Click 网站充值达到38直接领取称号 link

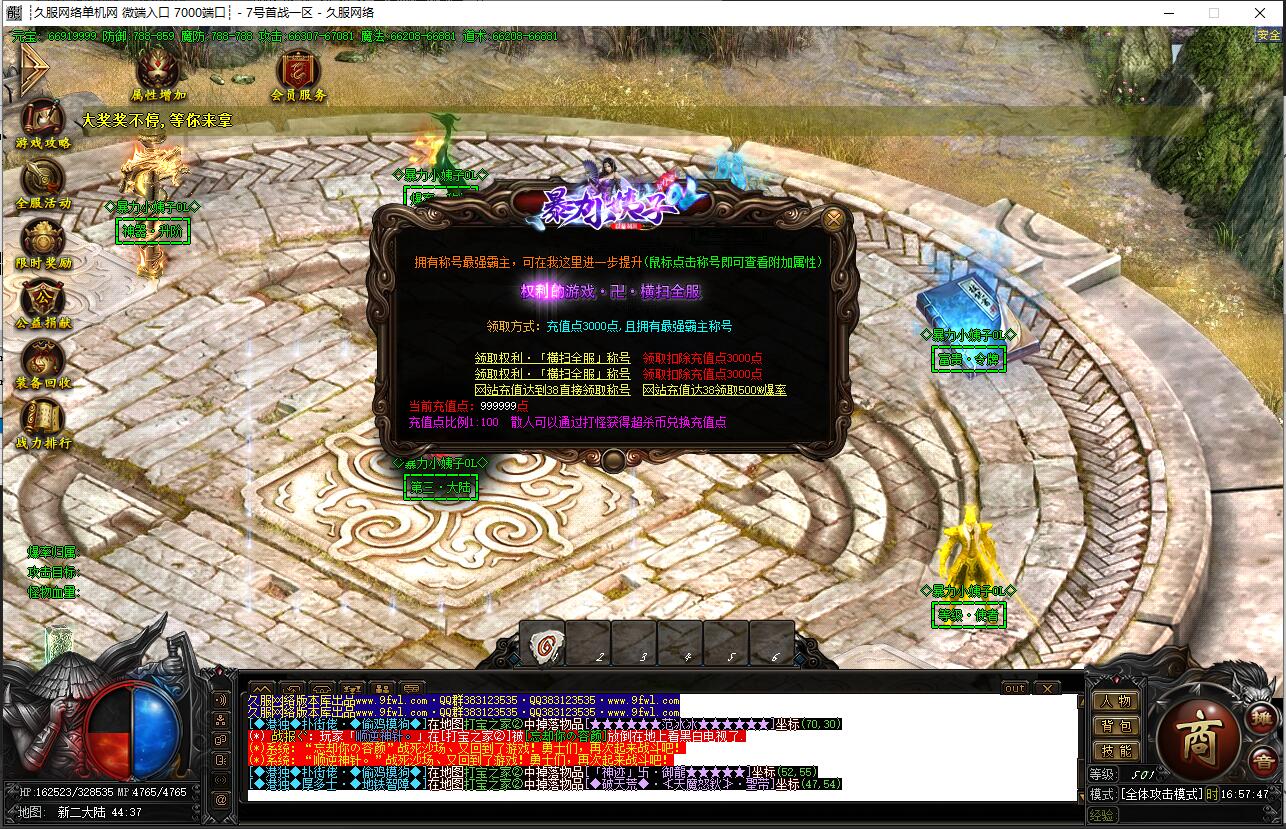point(552,389)
